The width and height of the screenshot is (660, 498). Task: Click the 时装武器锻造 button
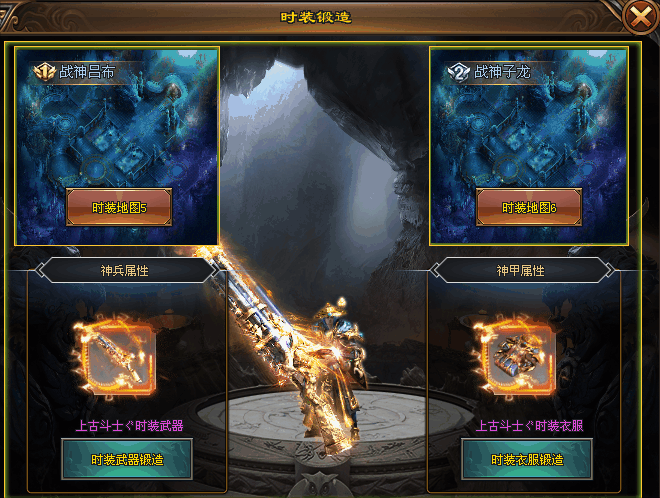coord(126,459)
